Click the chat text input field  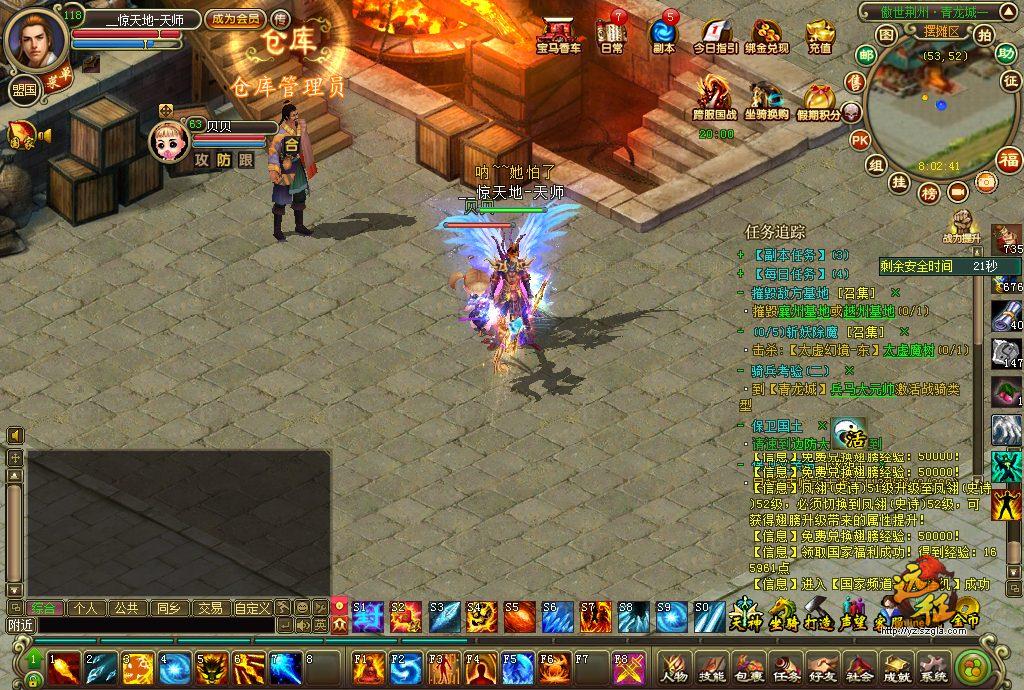coord(150,625)
